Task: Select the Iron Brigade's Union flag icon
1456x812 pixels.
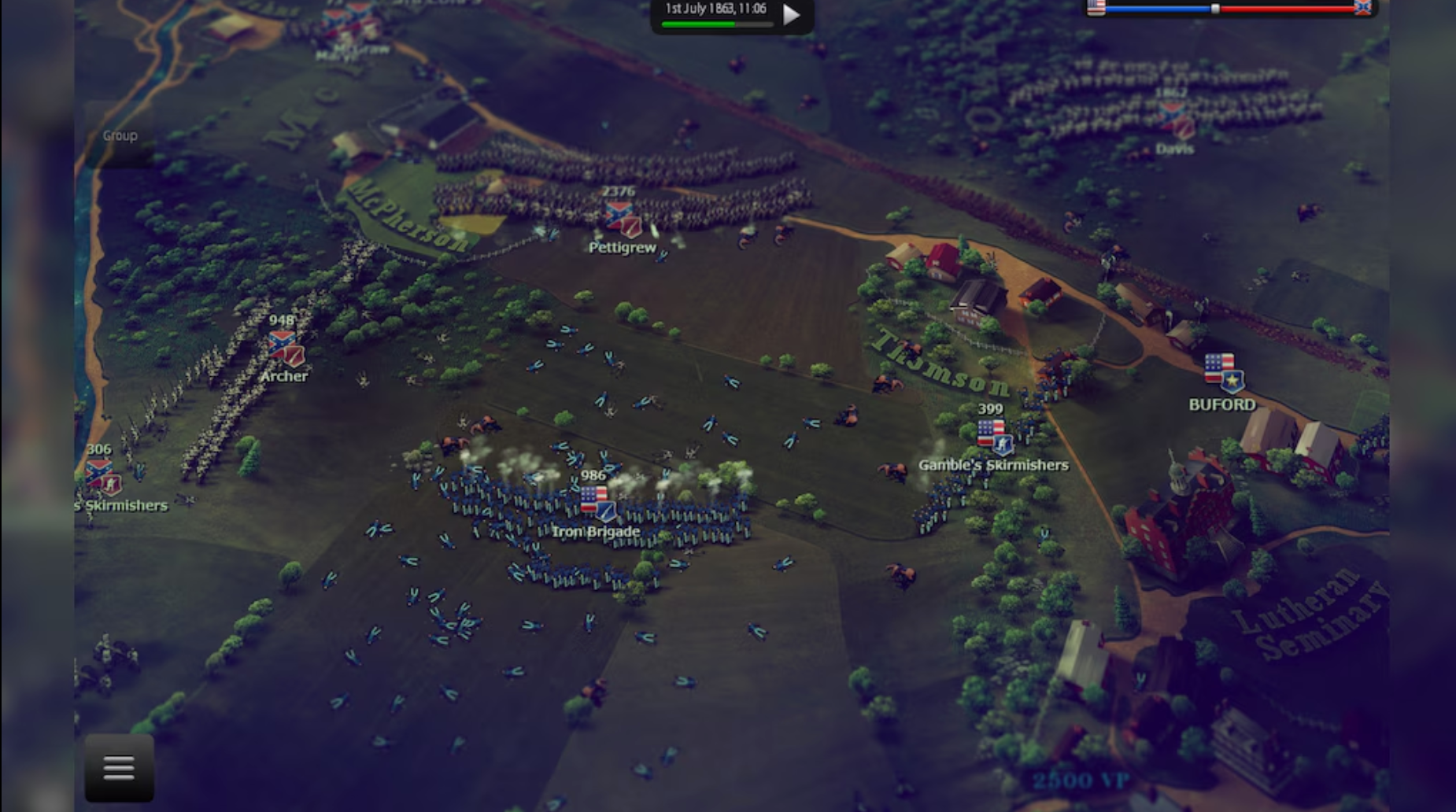Action: coord(597,501)
